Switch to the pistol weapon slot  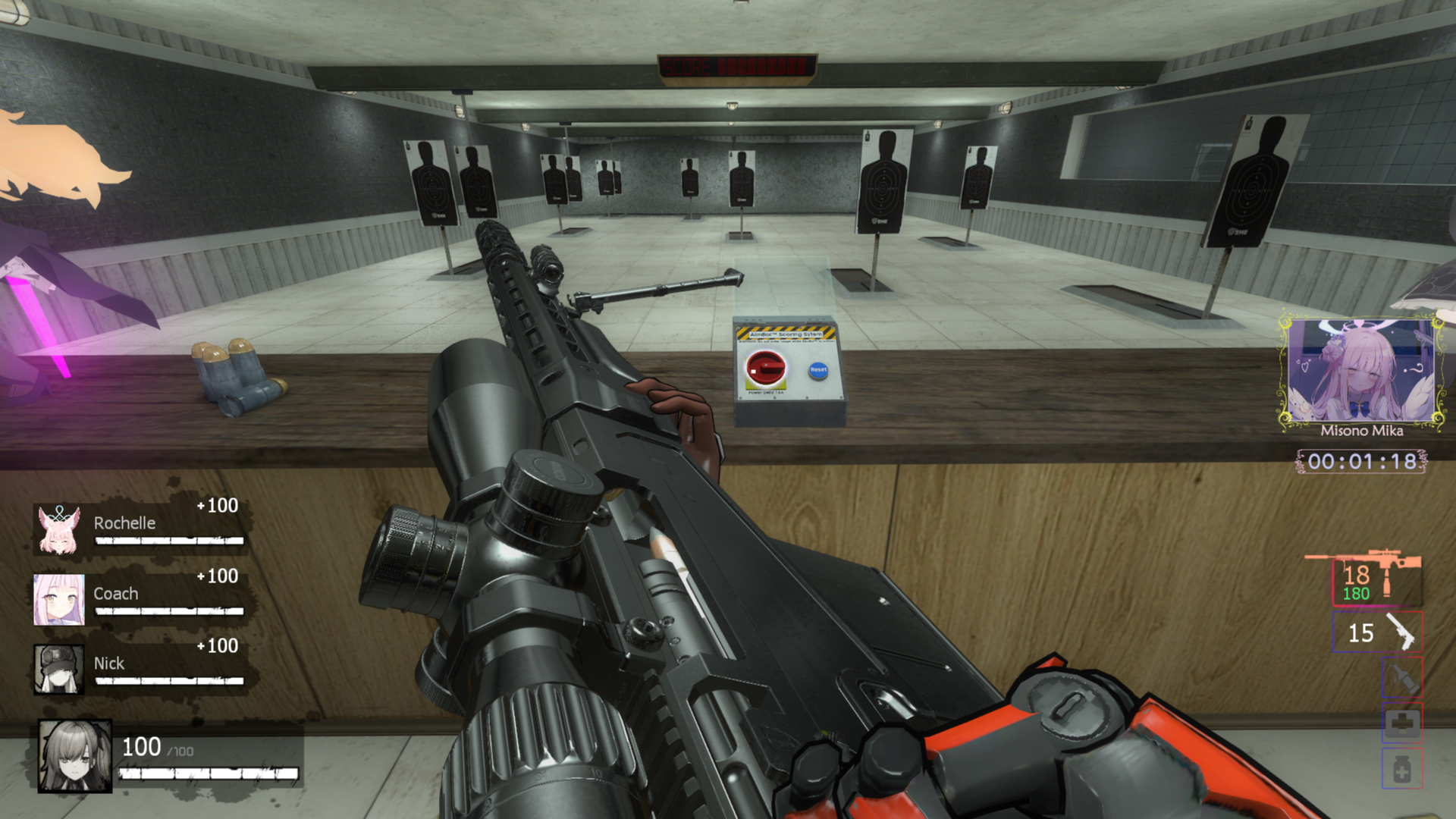[1377, 632]
